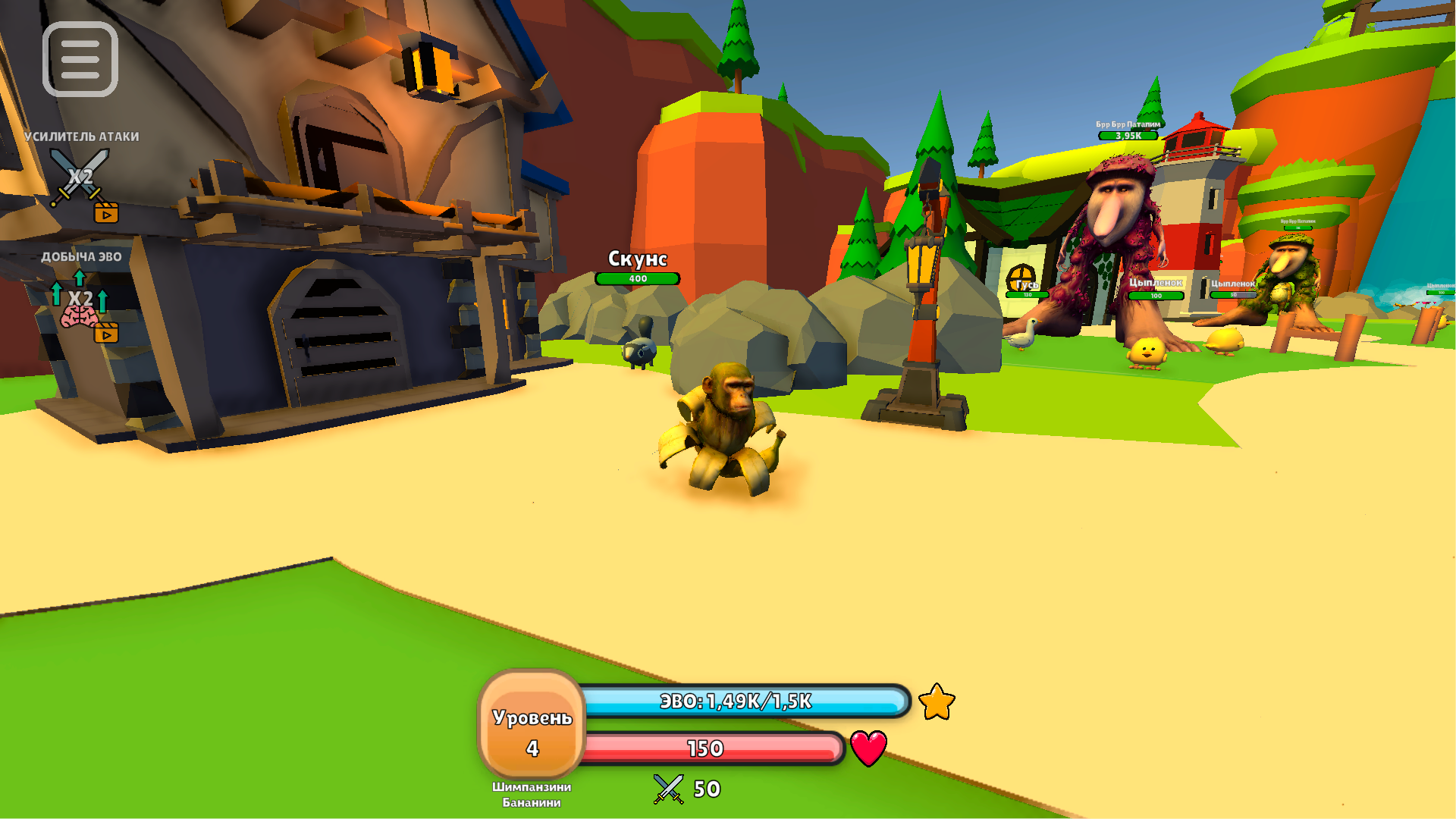Click the video-ad icon under the attack booster
This screenshot has width=1456, height=819.
[x=105, y=213]
